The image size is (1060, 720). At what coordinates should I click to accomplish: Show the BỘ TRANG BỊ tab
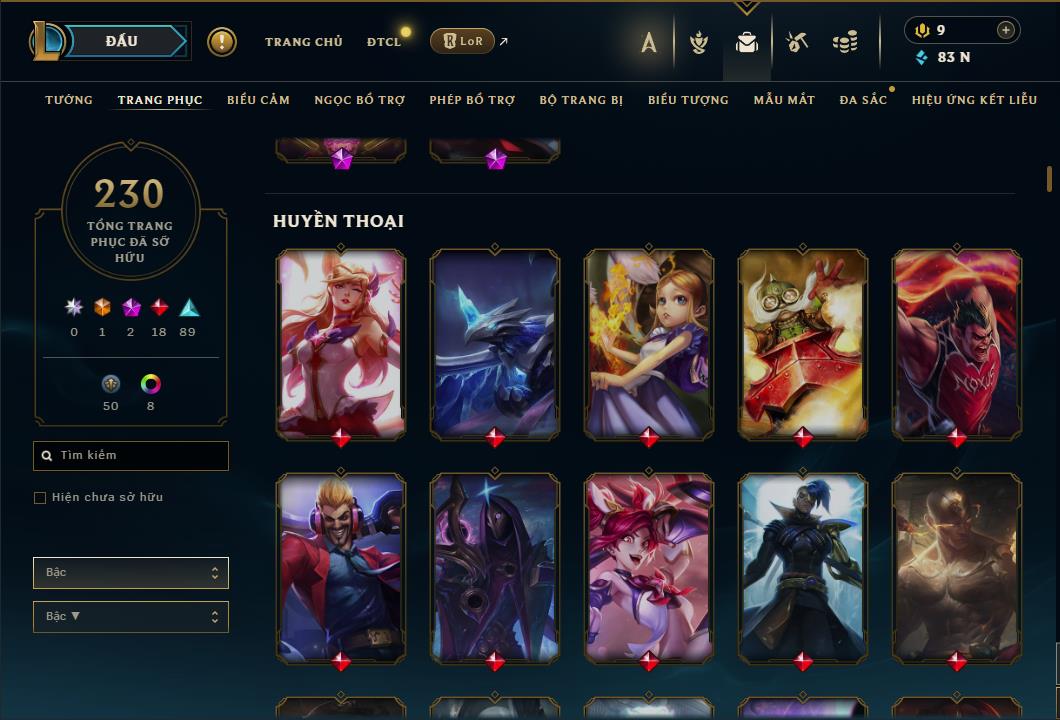(581, 100)
